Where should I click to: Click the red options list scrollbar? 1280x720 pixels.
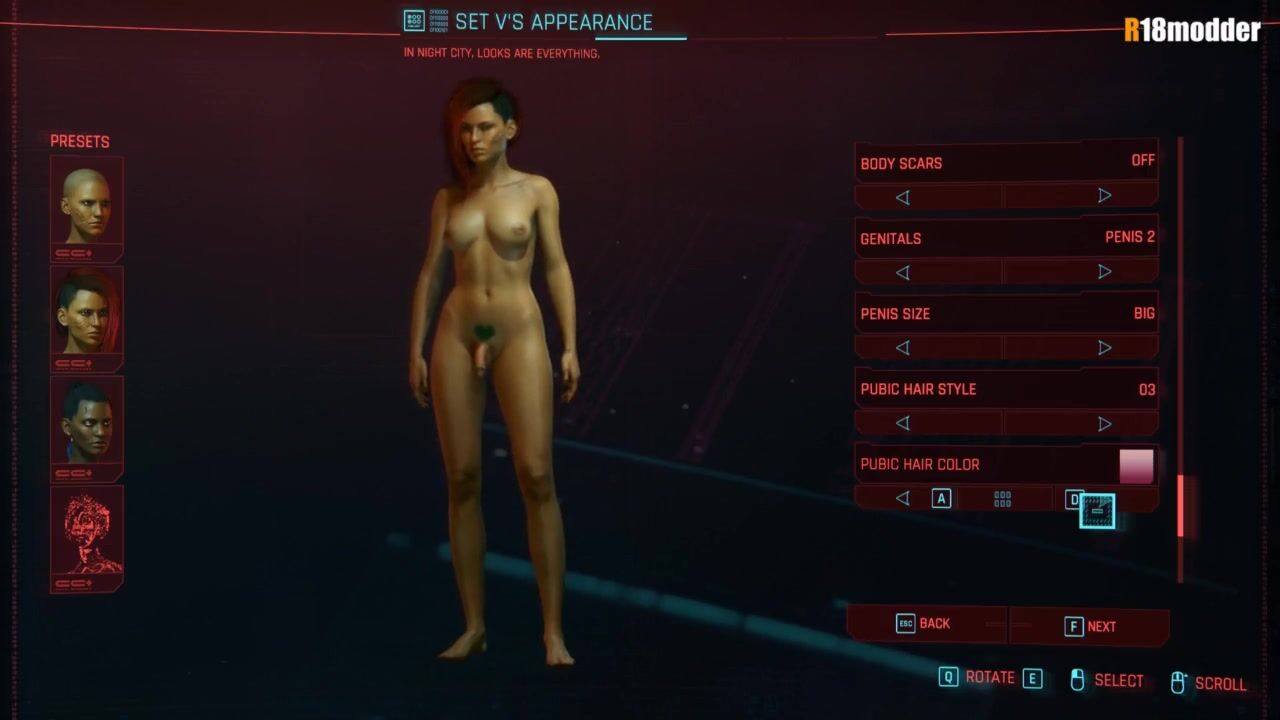[1181, 505]
